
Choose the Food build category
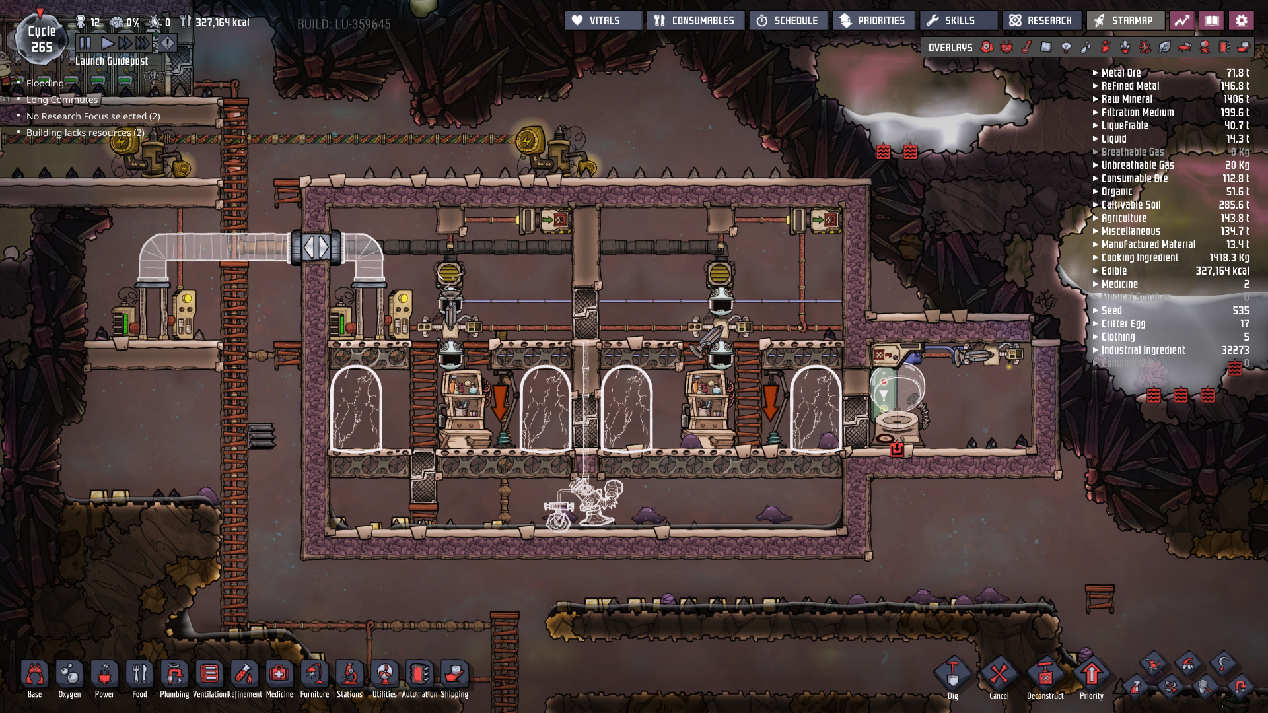coord(140,674)
